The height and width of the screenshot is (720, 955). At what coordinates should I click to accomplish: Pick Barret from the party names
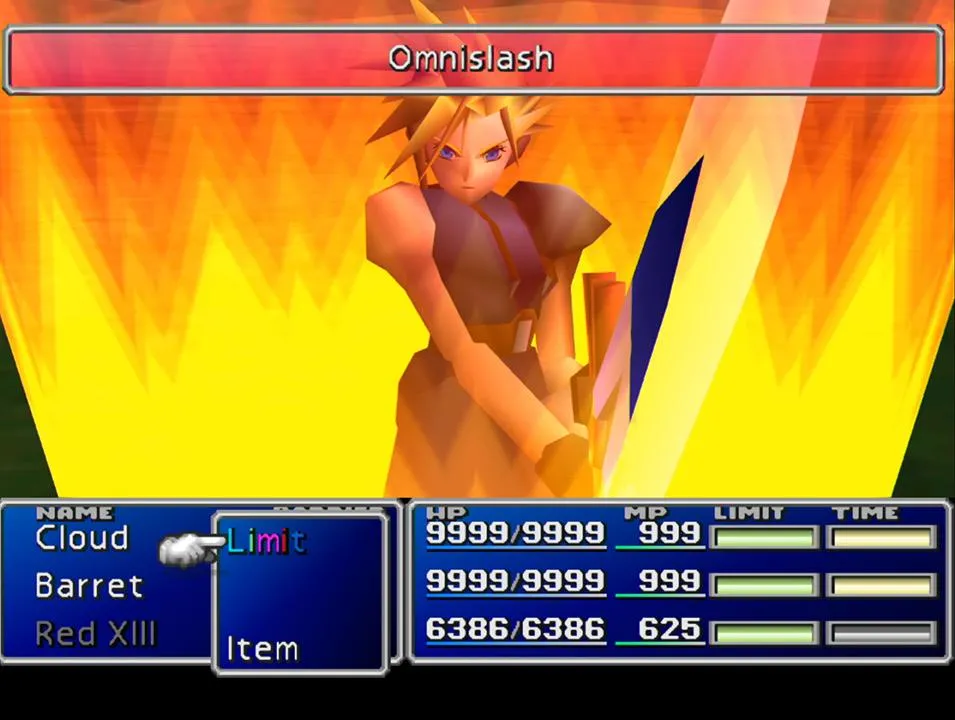[x=89, y=586]
